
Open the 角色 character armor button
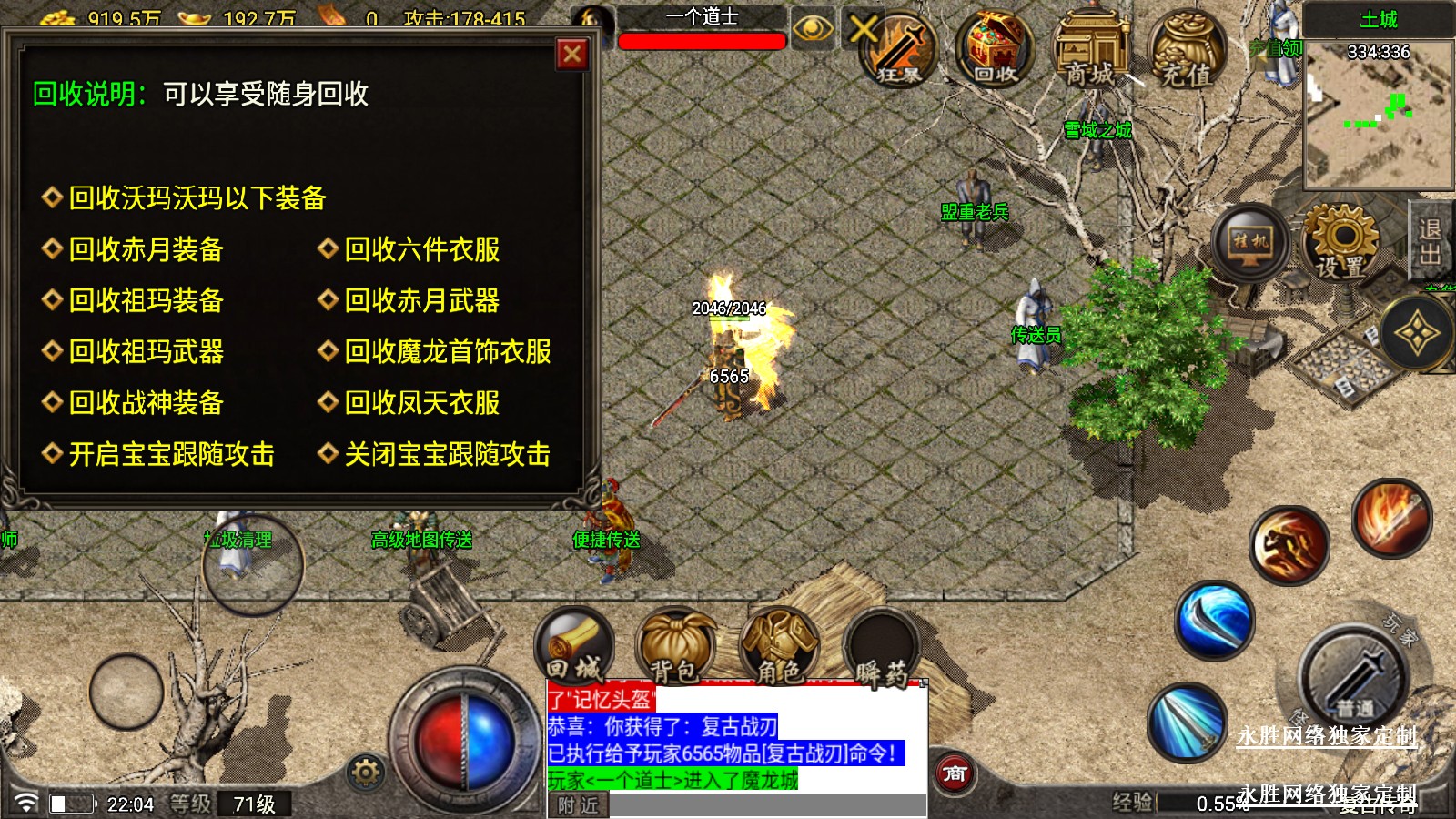click(780, 646)
